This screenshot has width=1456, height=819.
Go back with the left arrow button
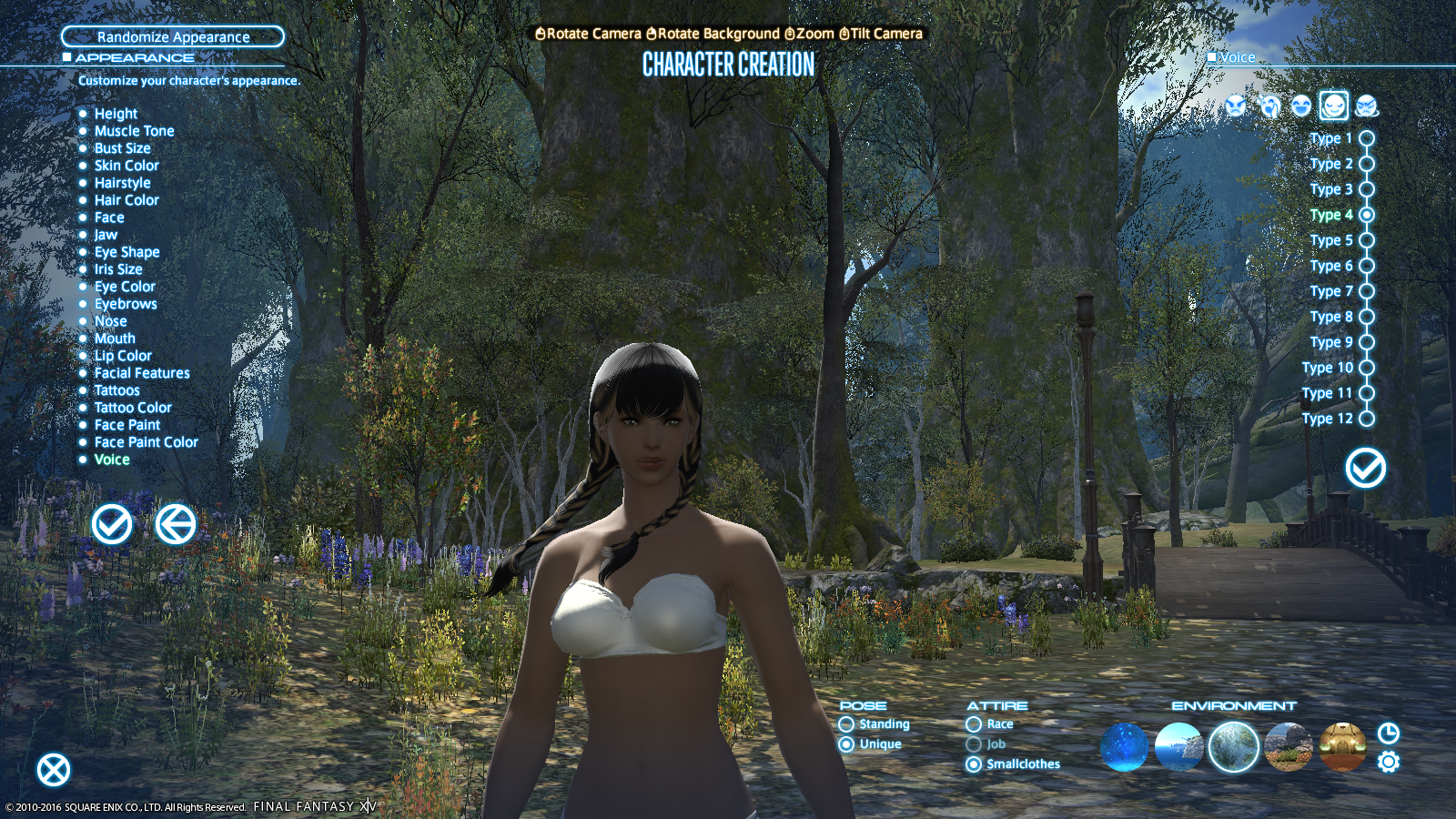175,524
